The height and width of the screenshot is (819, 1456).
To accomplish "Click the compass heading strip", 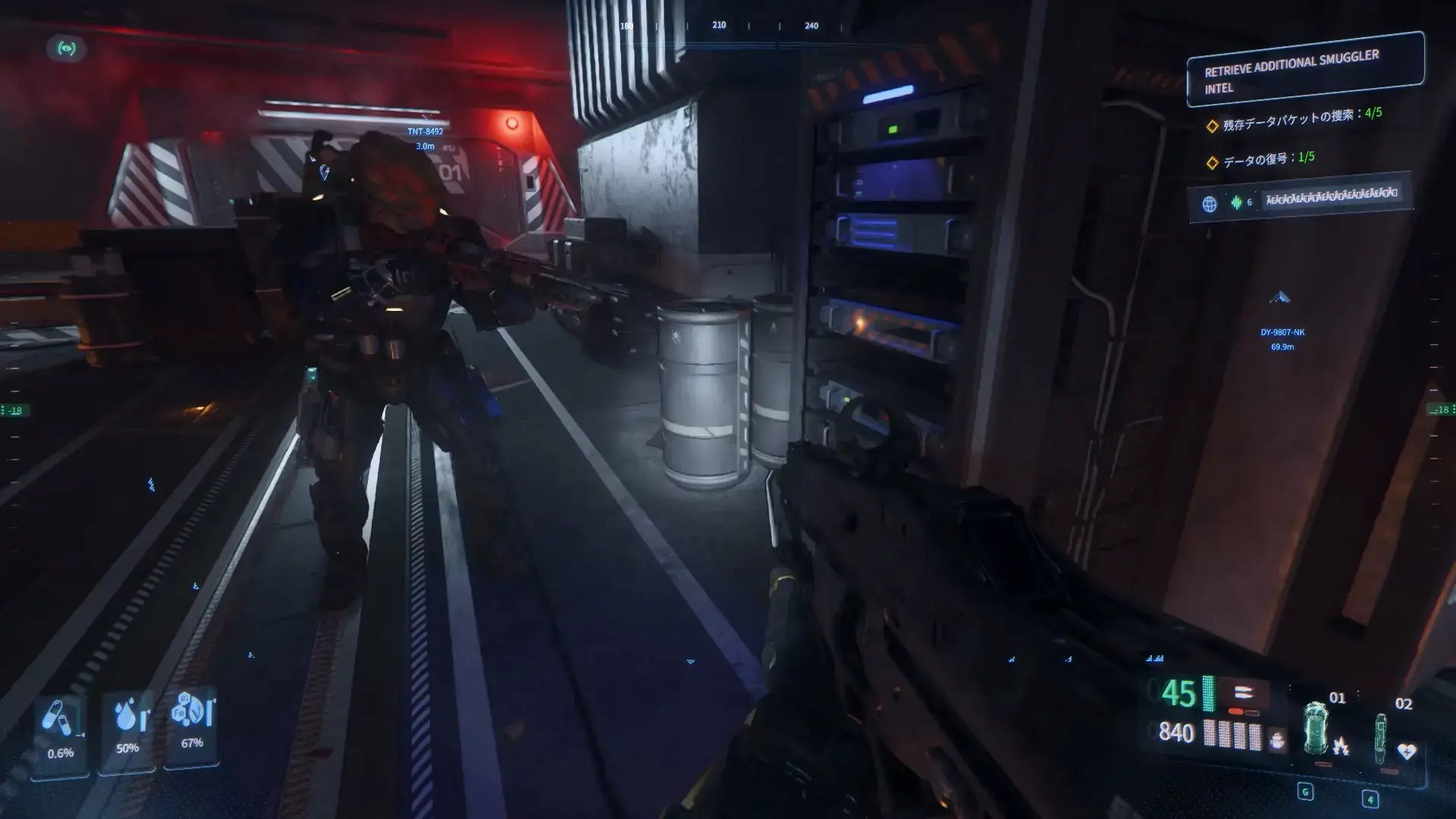I will pyautogui.click(x=719, y=26).
